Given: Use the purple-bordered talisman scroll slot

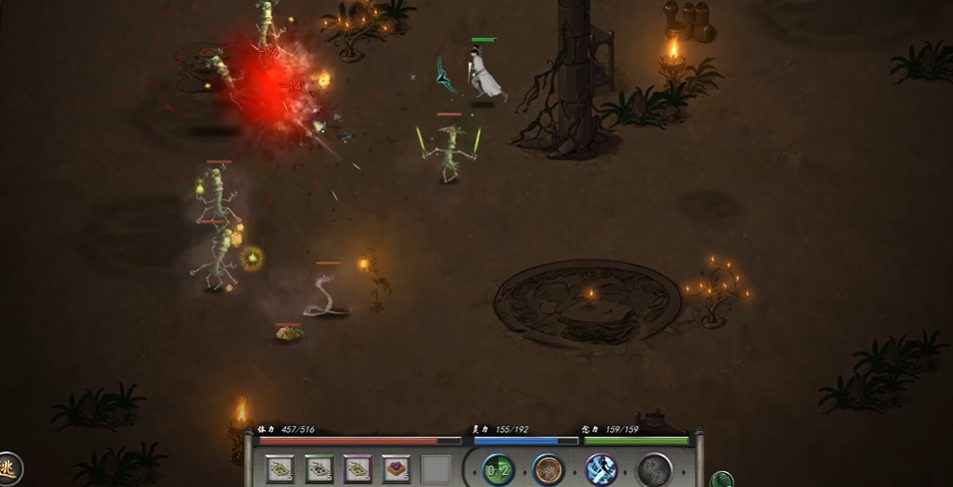Looking at the screenshot, I should [x=357, y=468].
